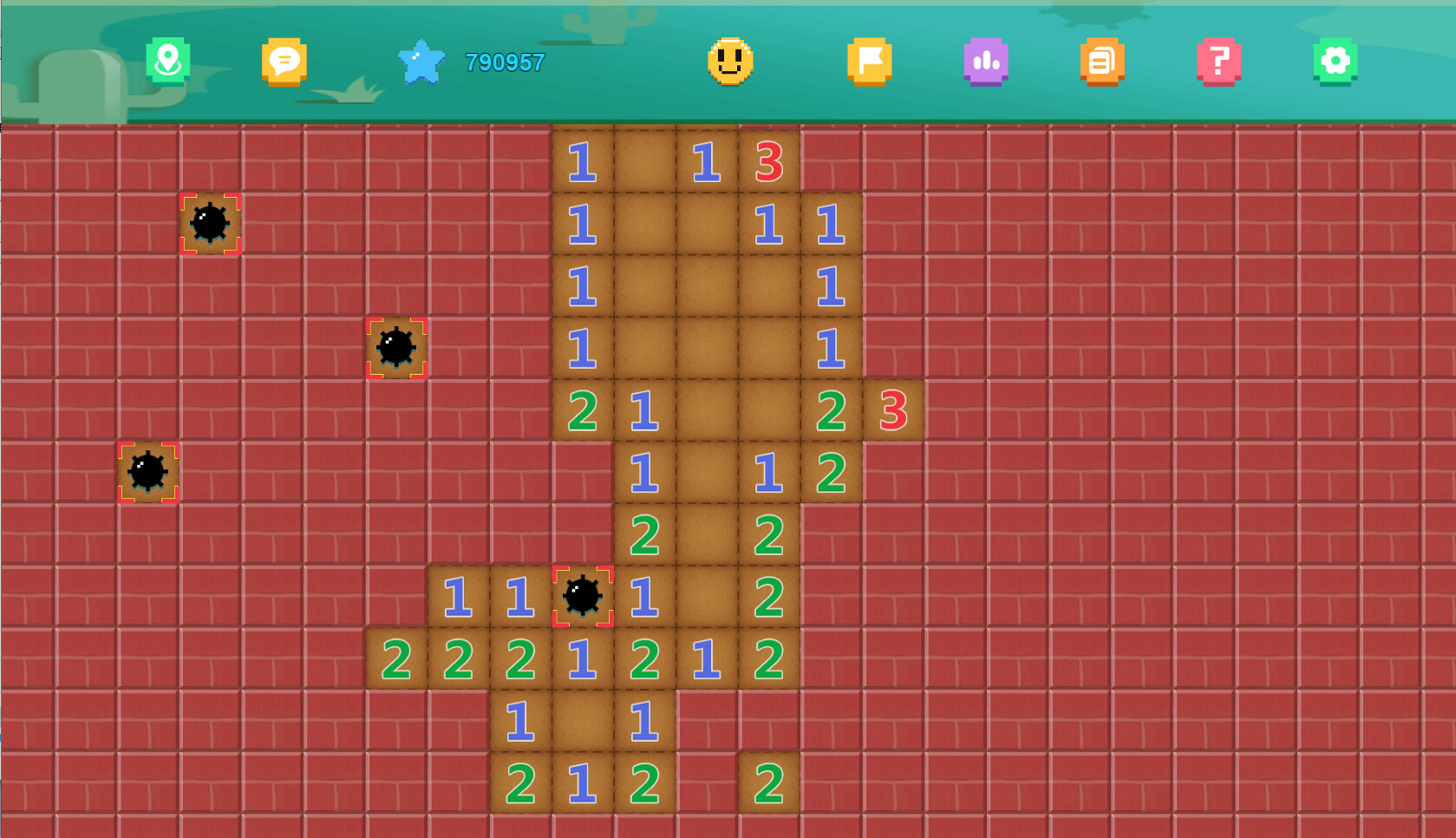Image resolution: width=1456 pixels, height=838 pixels.
Task: Open the statistics chart icon
Action: [x=986, y=62]
